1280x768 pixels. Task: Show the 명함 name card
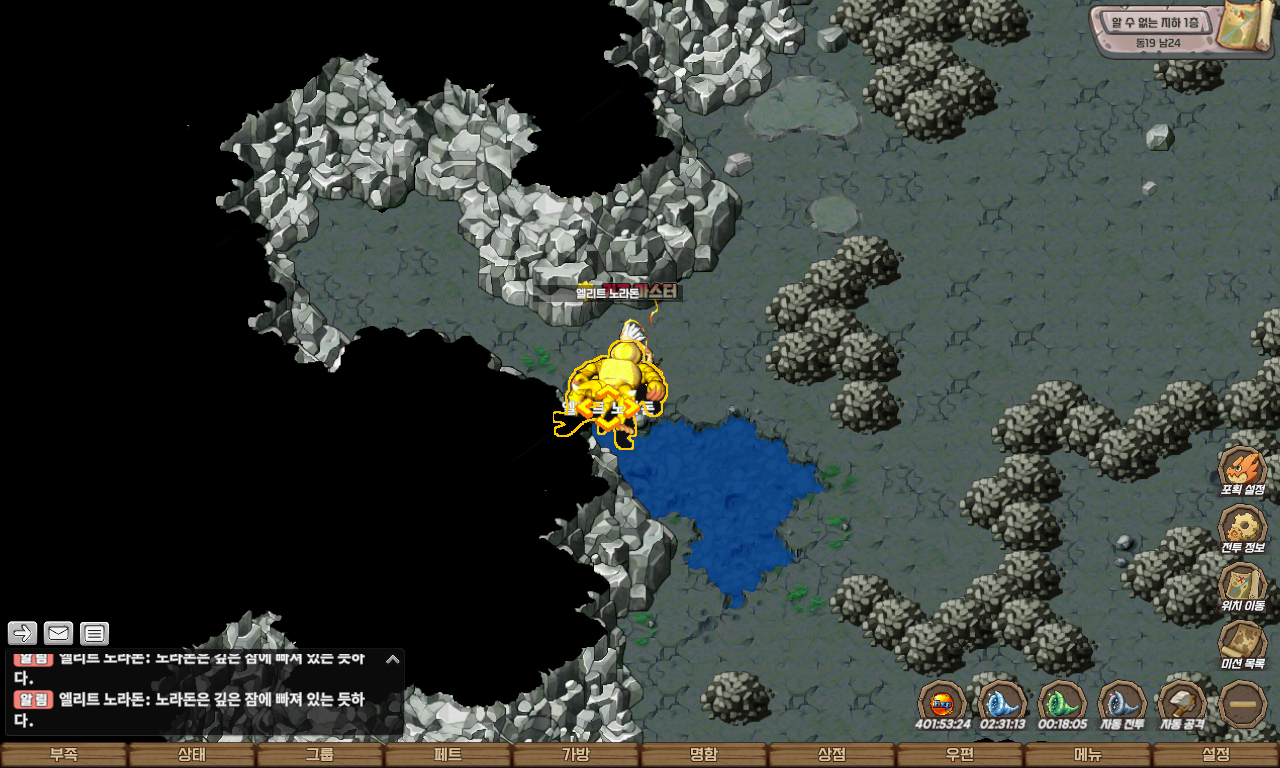coord(704,755)
